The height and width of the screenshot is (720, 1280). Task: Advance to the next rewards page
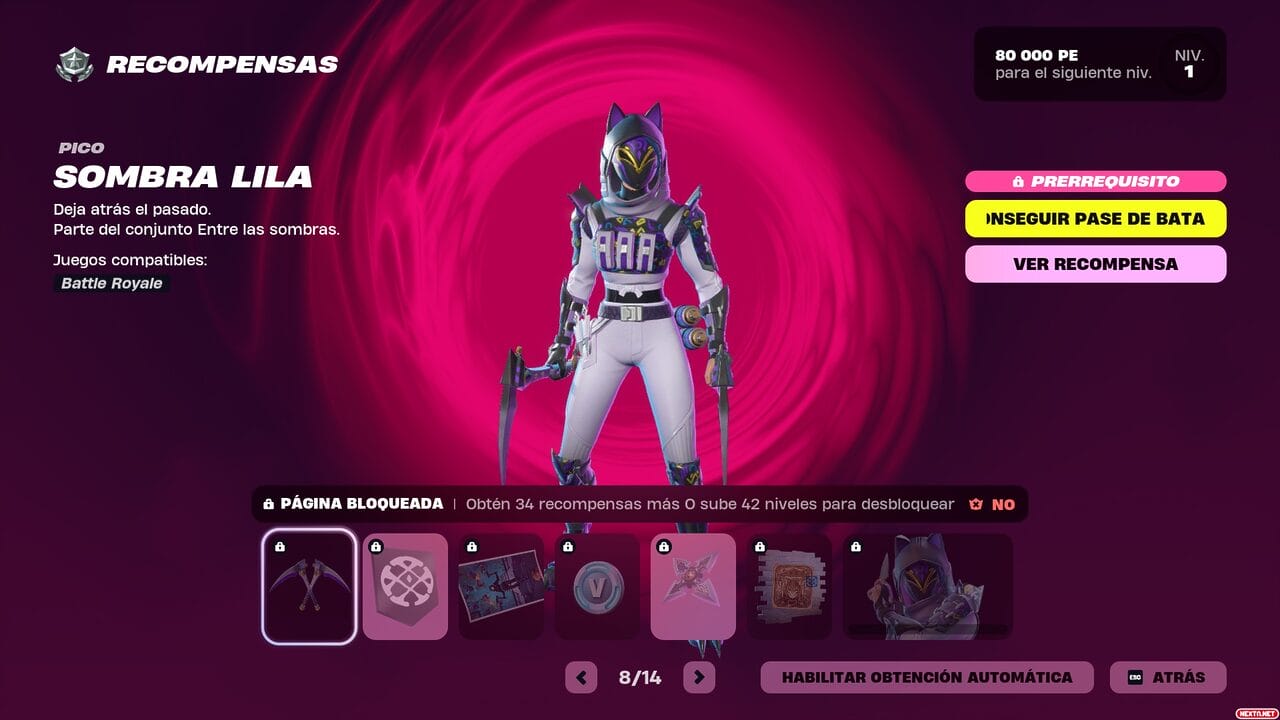699,677
